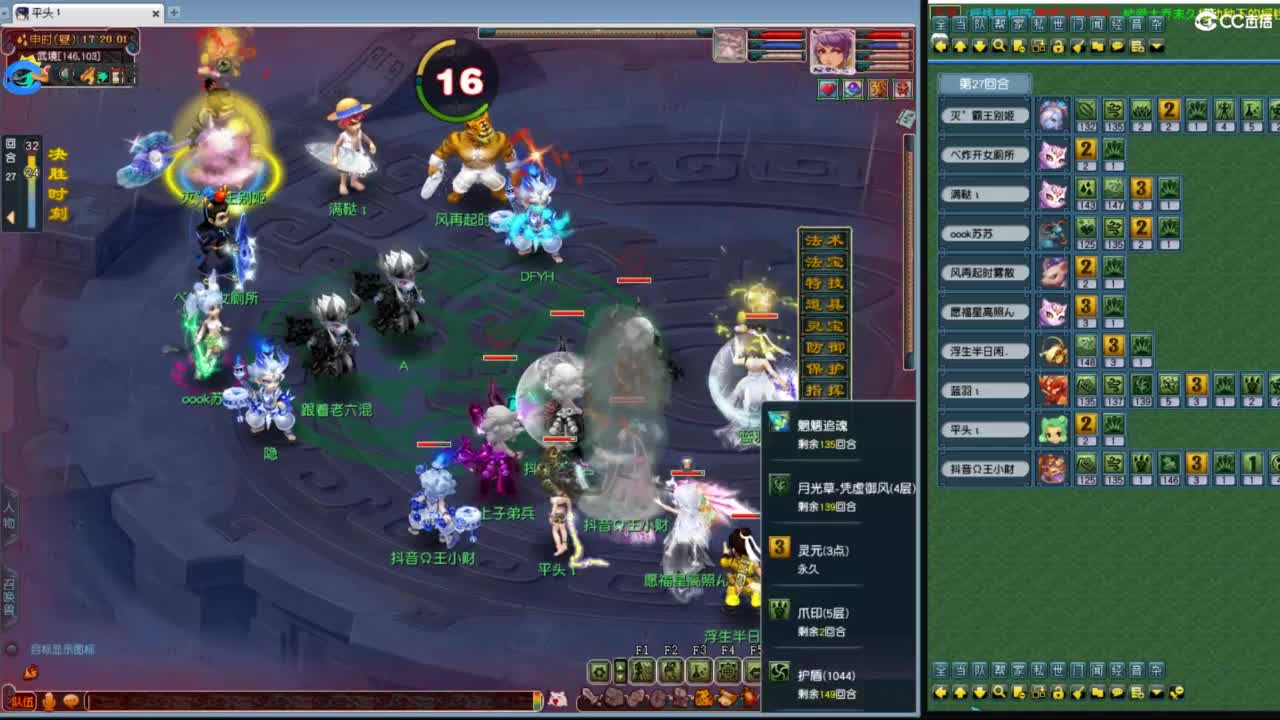The image size is (1280, 720).
Task: Click the 月光草-凭虚御风 buff icon
Action: [781, 487]
